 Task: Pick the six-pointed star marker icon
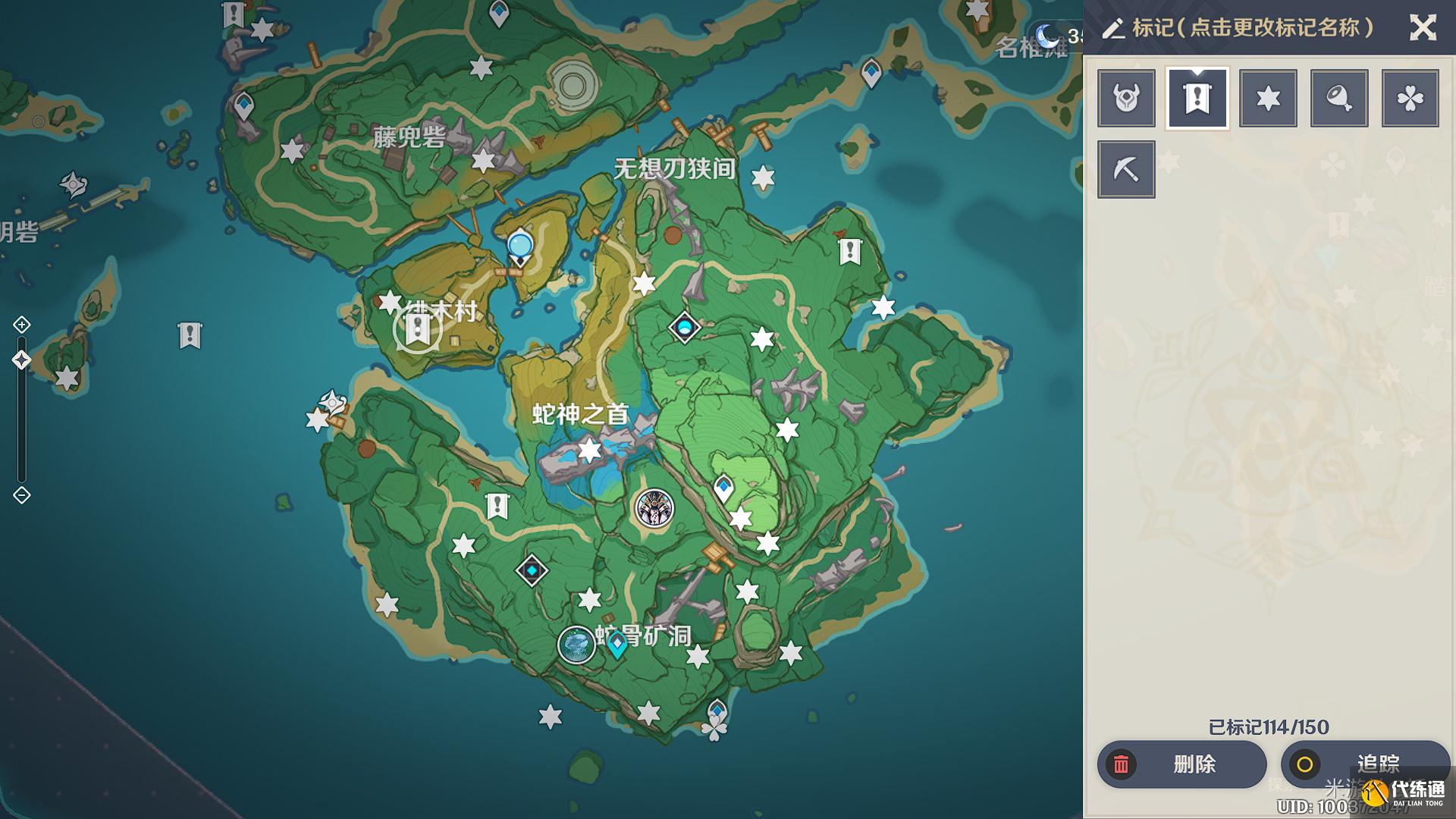[x=1268, y=98]
